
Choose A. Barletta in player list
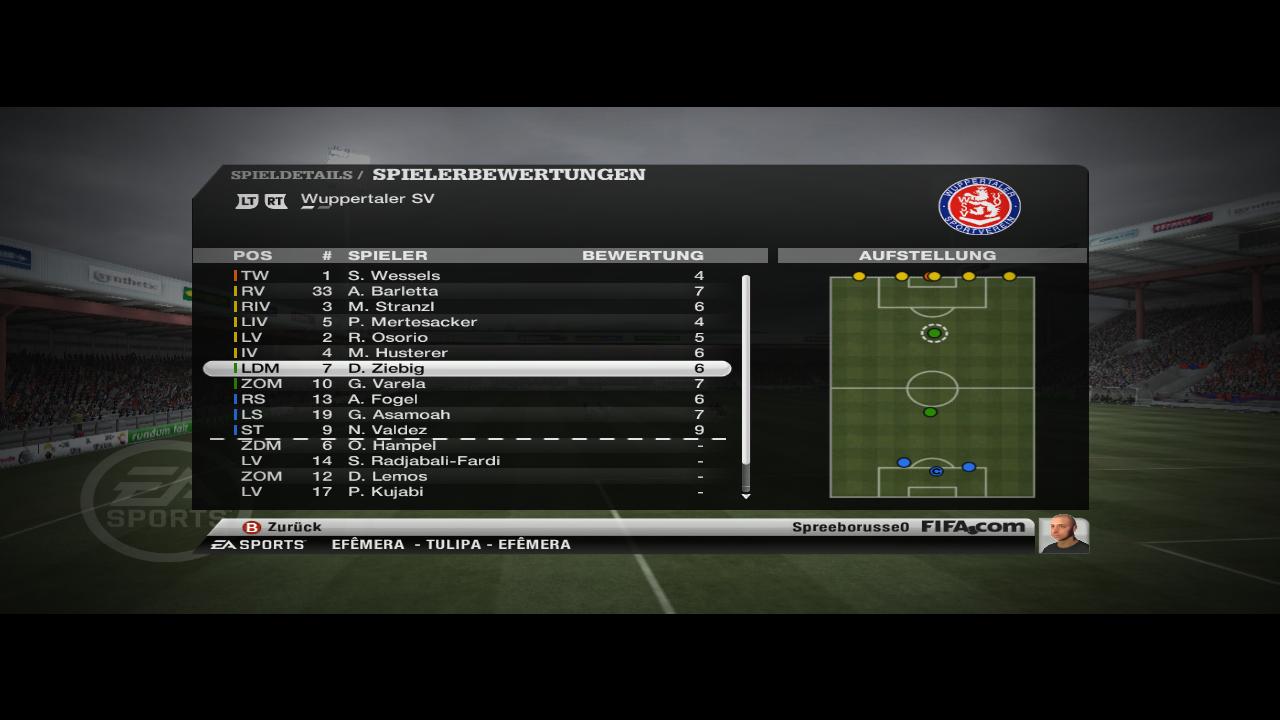[468, 291]
